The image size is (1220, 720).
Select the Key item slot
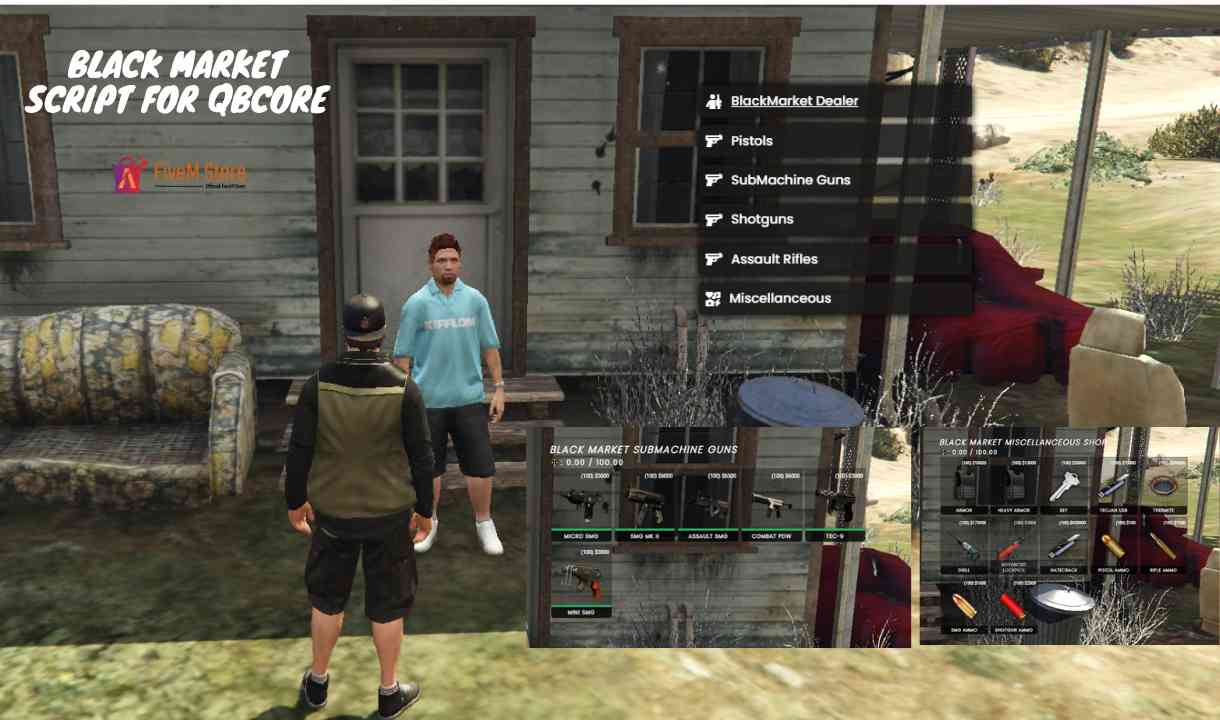pos(1063,487)
